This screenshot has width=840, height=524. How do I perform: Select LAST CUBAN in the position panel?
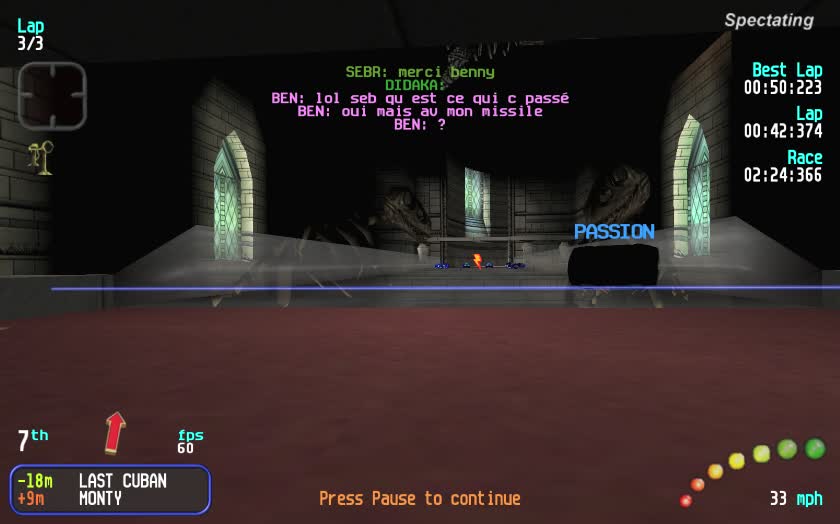coord(122,481)
